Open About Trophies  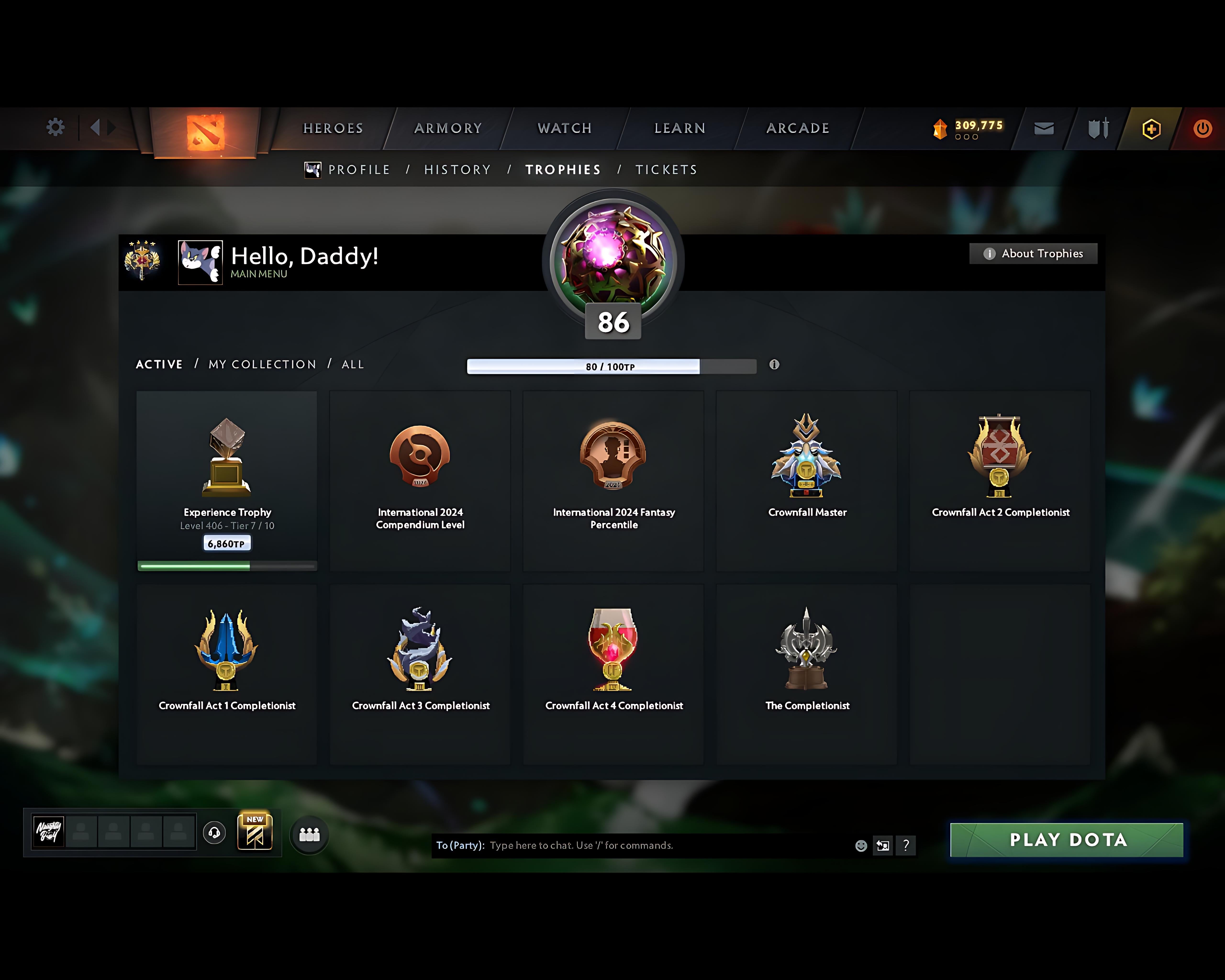pos(1033,253)
